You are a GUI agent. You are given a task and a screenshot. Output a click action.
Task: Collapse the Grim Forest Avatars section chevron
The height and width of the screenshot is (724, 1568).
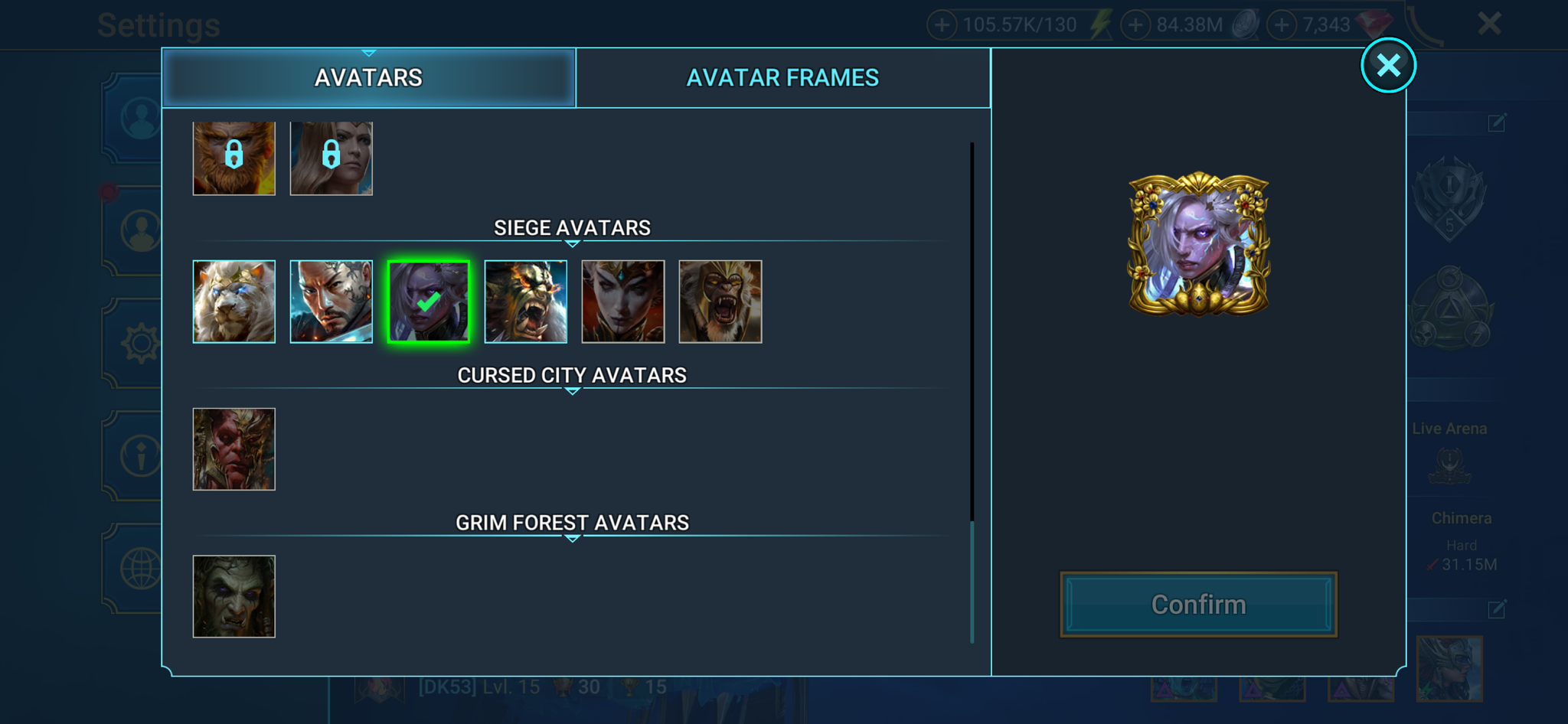pyautogui.click(x=571, y=538)
